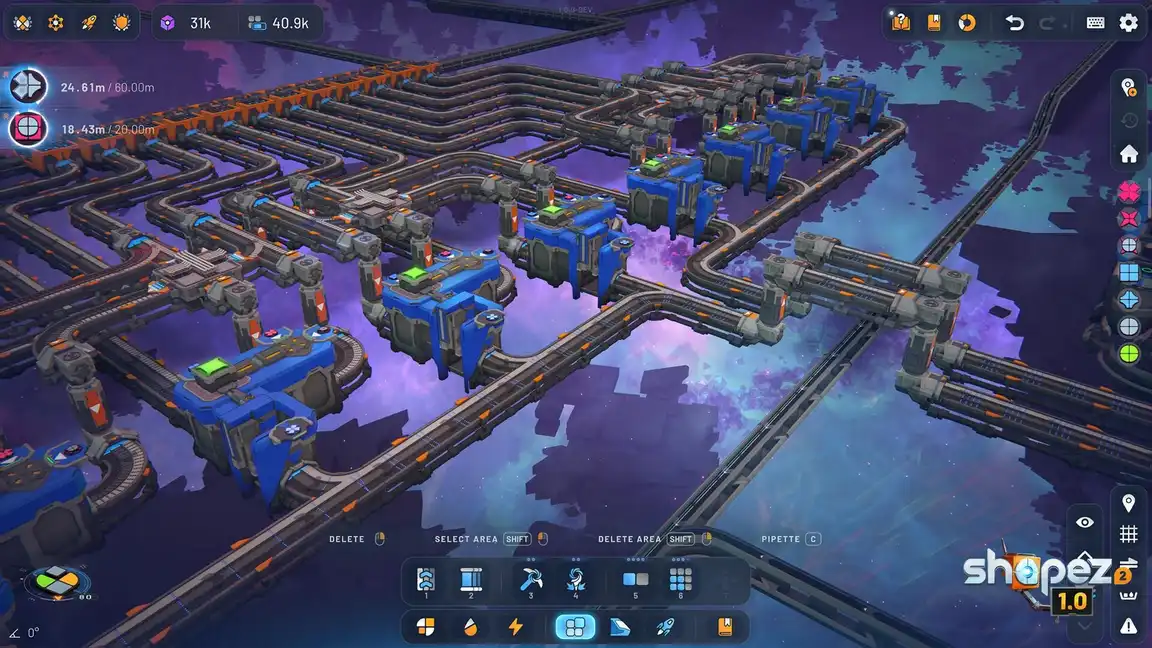Select the belt building tool in slot 1

426,579
